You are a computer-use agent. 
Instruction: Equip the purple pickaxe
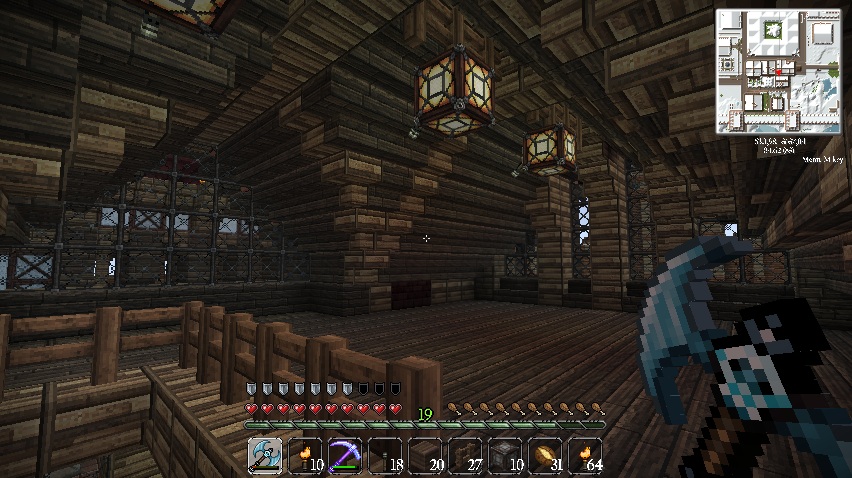(x=345, y=456)
